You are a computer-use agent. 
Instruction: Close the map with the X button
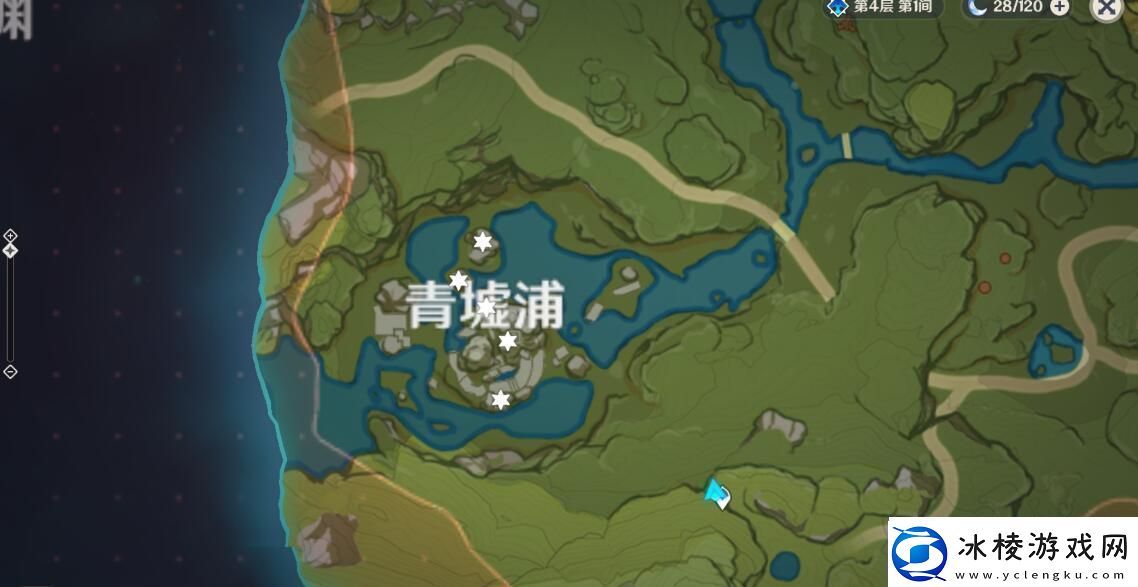point(1106,7)
